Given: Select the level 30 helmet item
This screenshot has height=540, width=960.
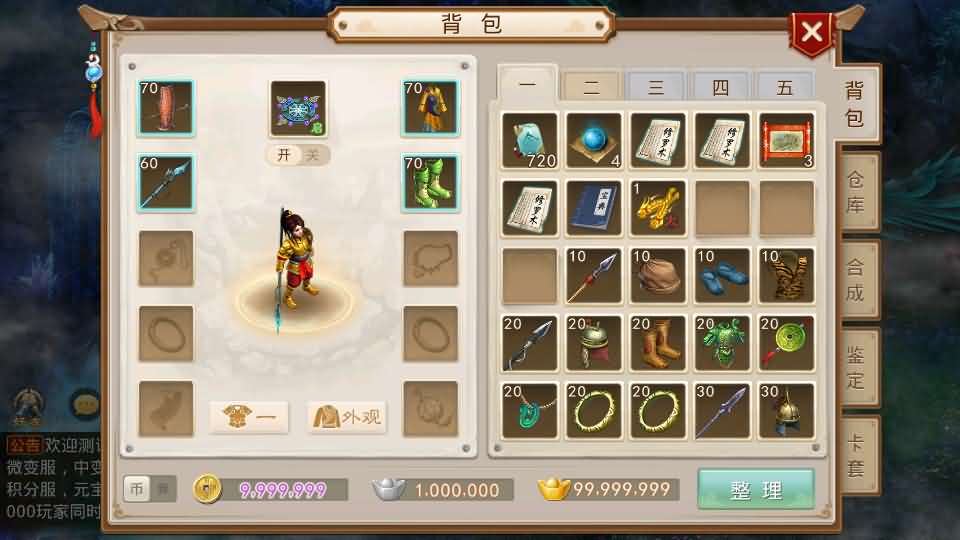Looking at the screenshot, I should pos(787,411).
